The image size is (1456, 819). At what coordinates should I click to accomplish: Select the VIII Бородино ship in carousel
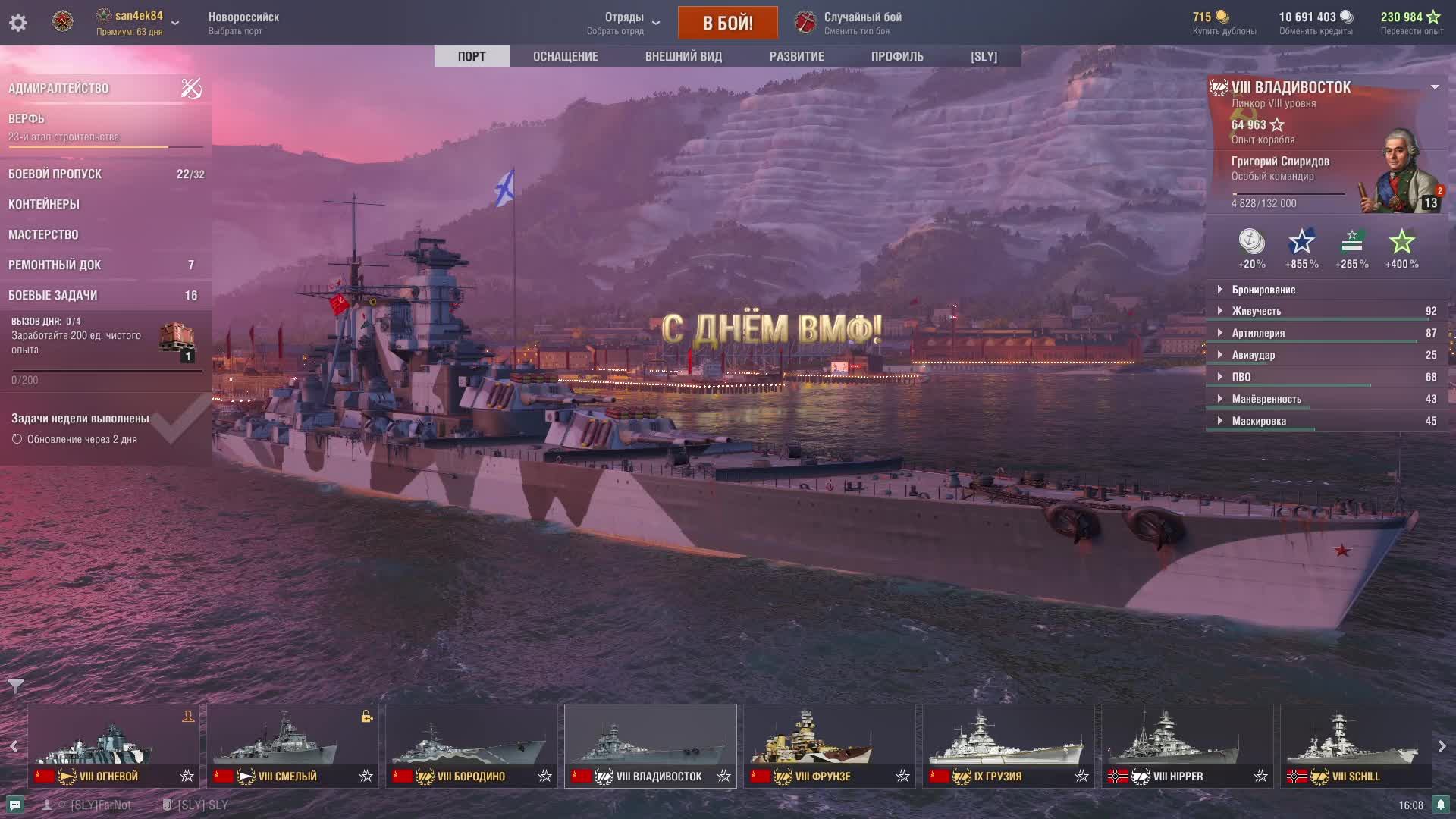click(x=471, y=745)
